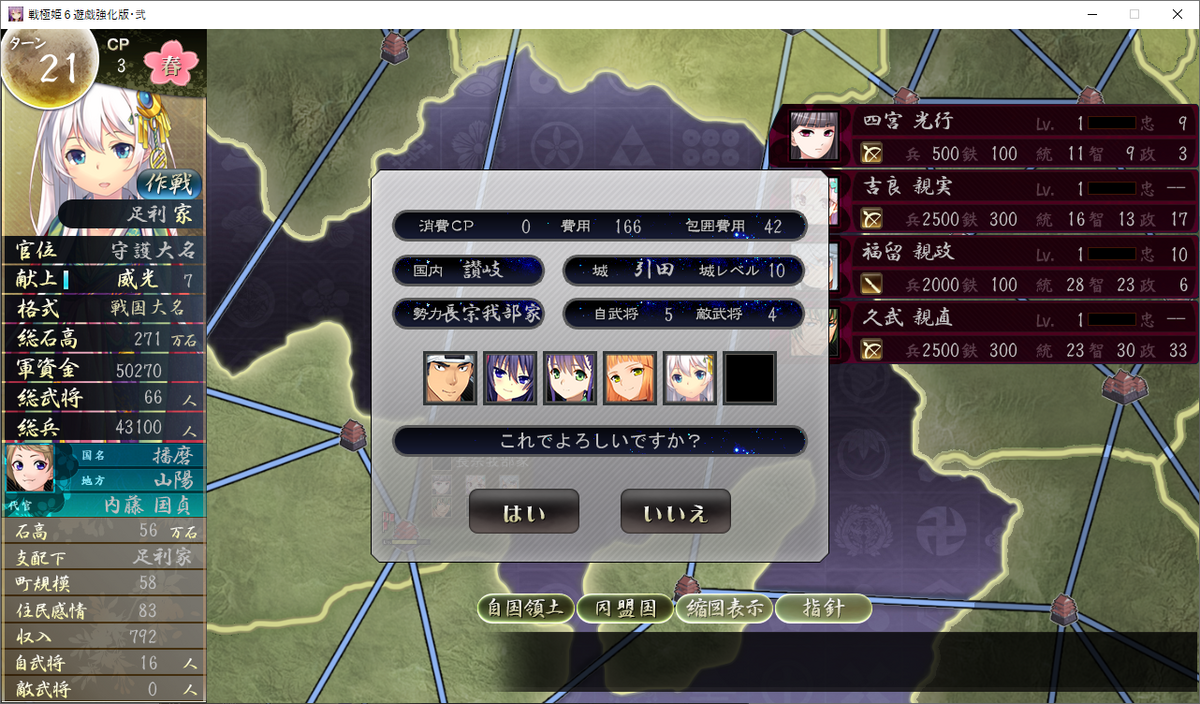Close the game window
1200x704 pixels.
coord(1179,14)
